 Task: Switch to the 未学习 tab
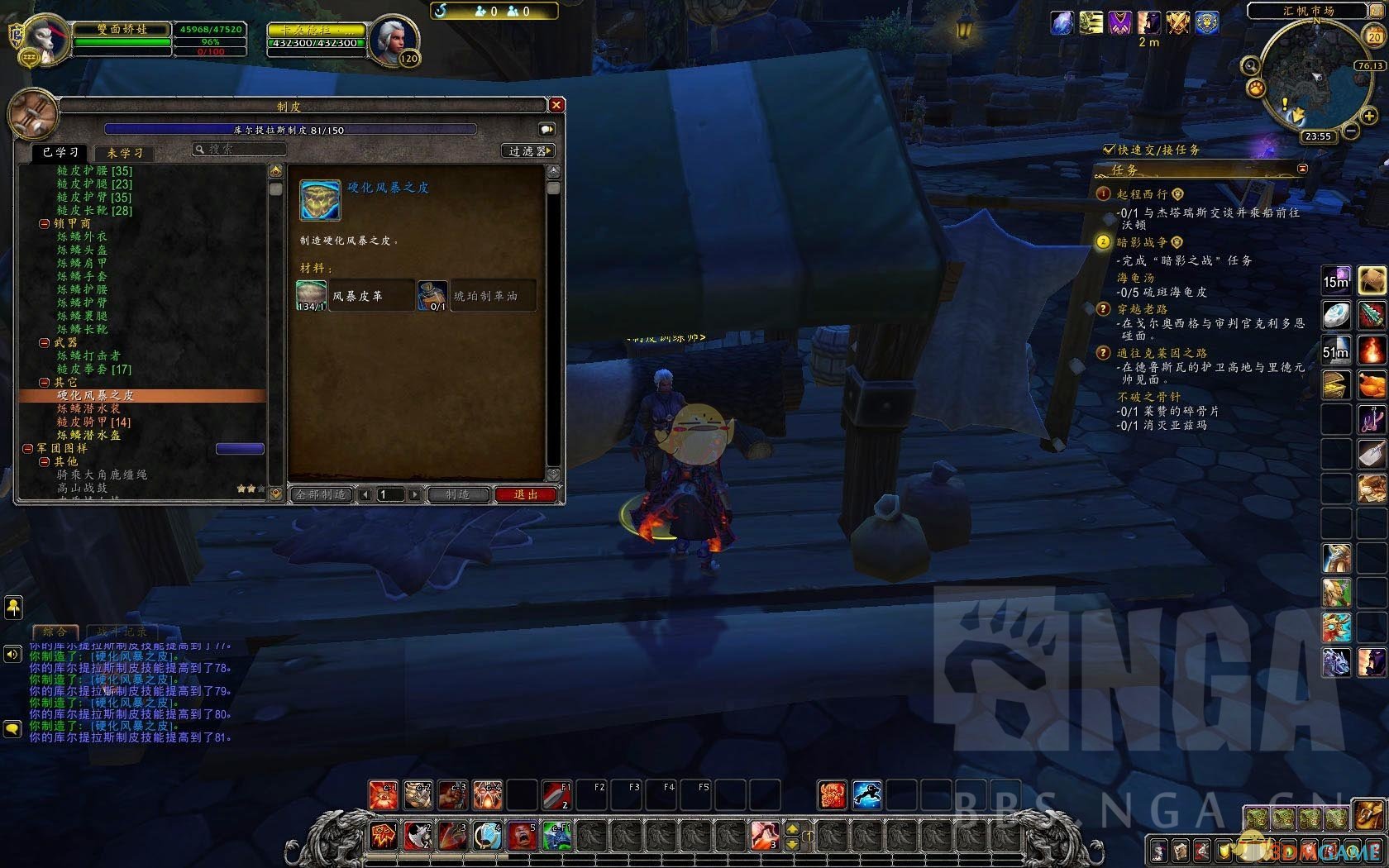(x=125, y=153)
